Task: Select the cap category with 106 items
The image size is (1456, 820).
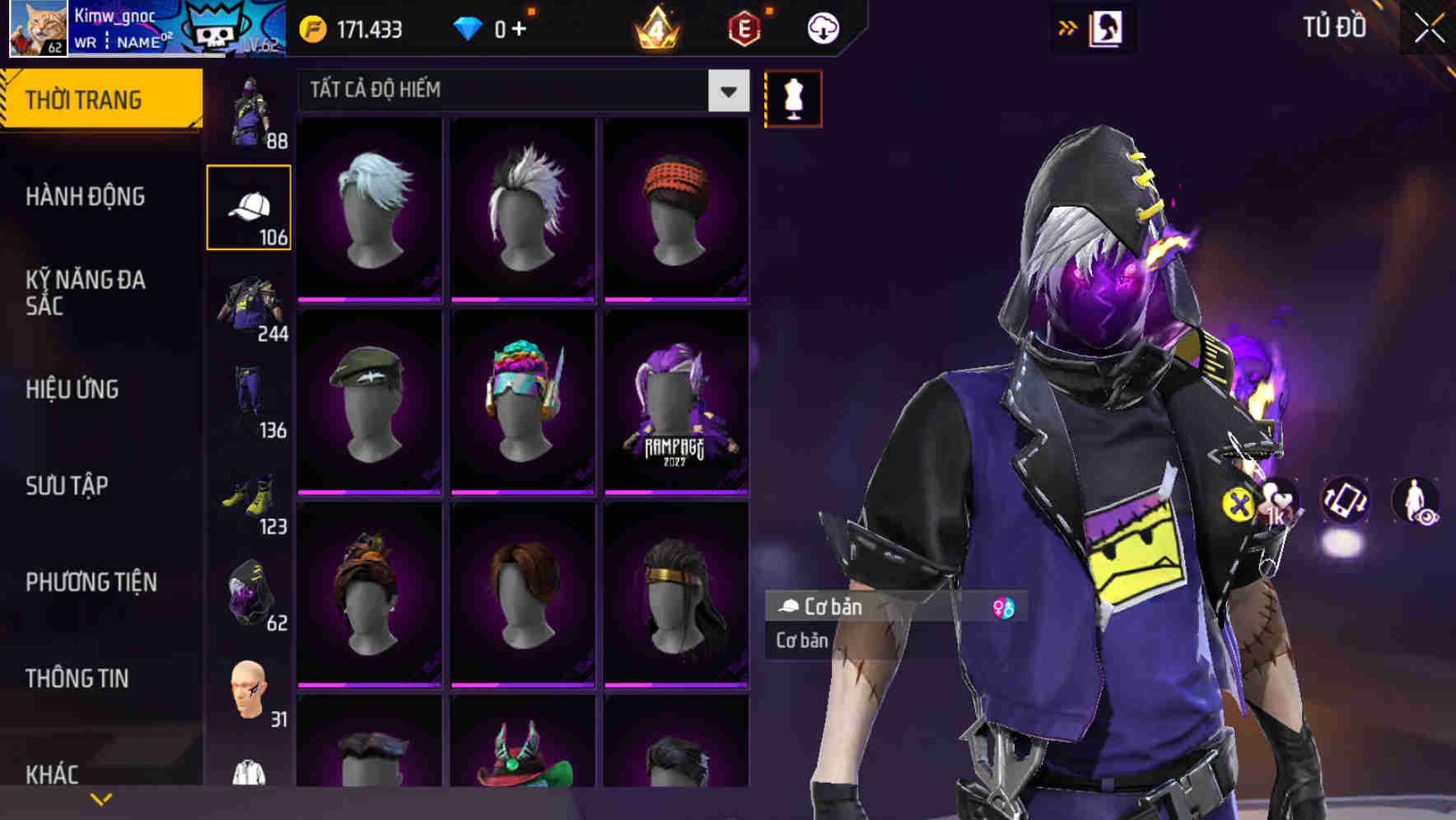Action: (x=249, y=206)
